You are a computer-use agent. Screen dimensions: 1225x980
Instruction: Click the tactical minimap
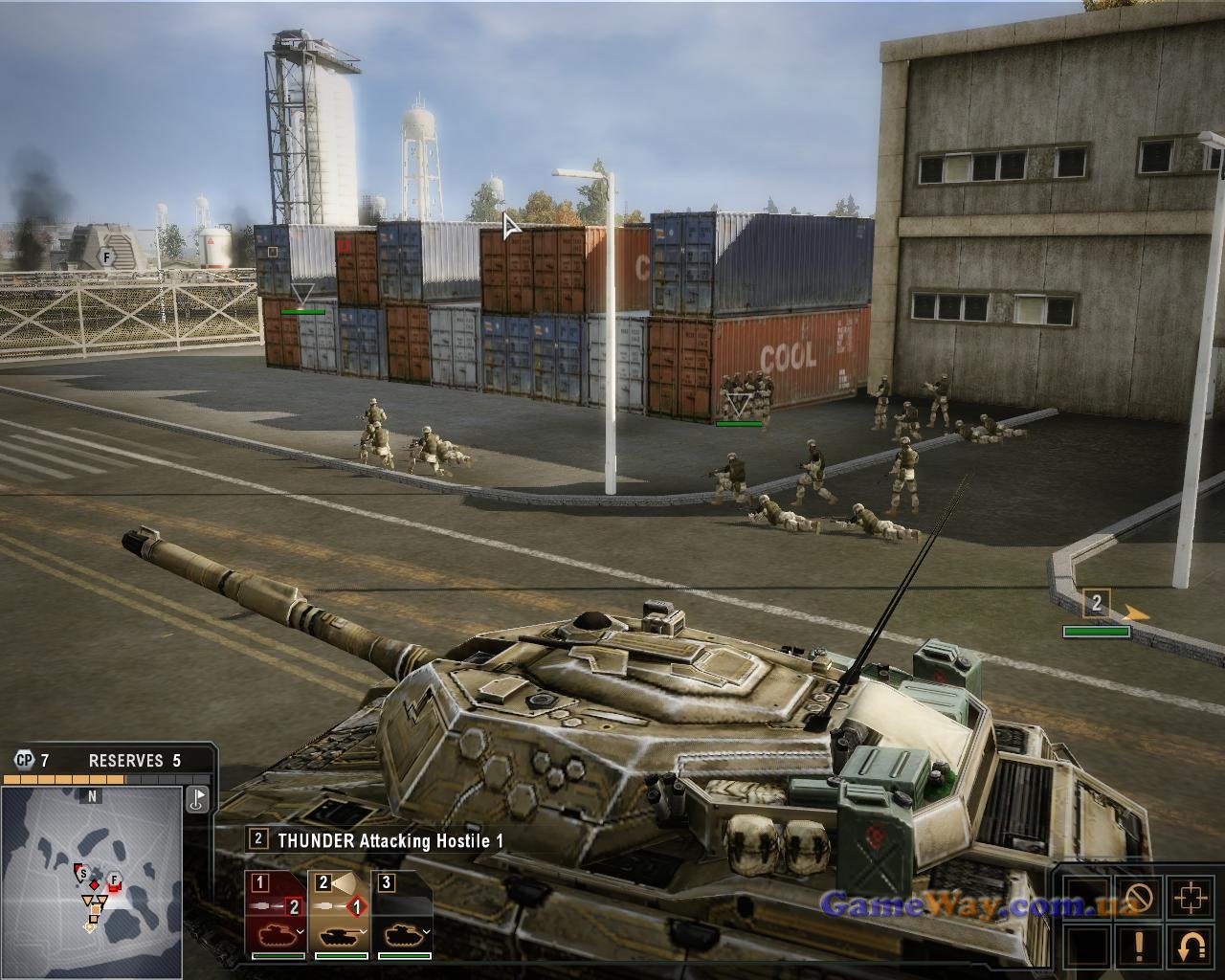(x=92, y=879)
